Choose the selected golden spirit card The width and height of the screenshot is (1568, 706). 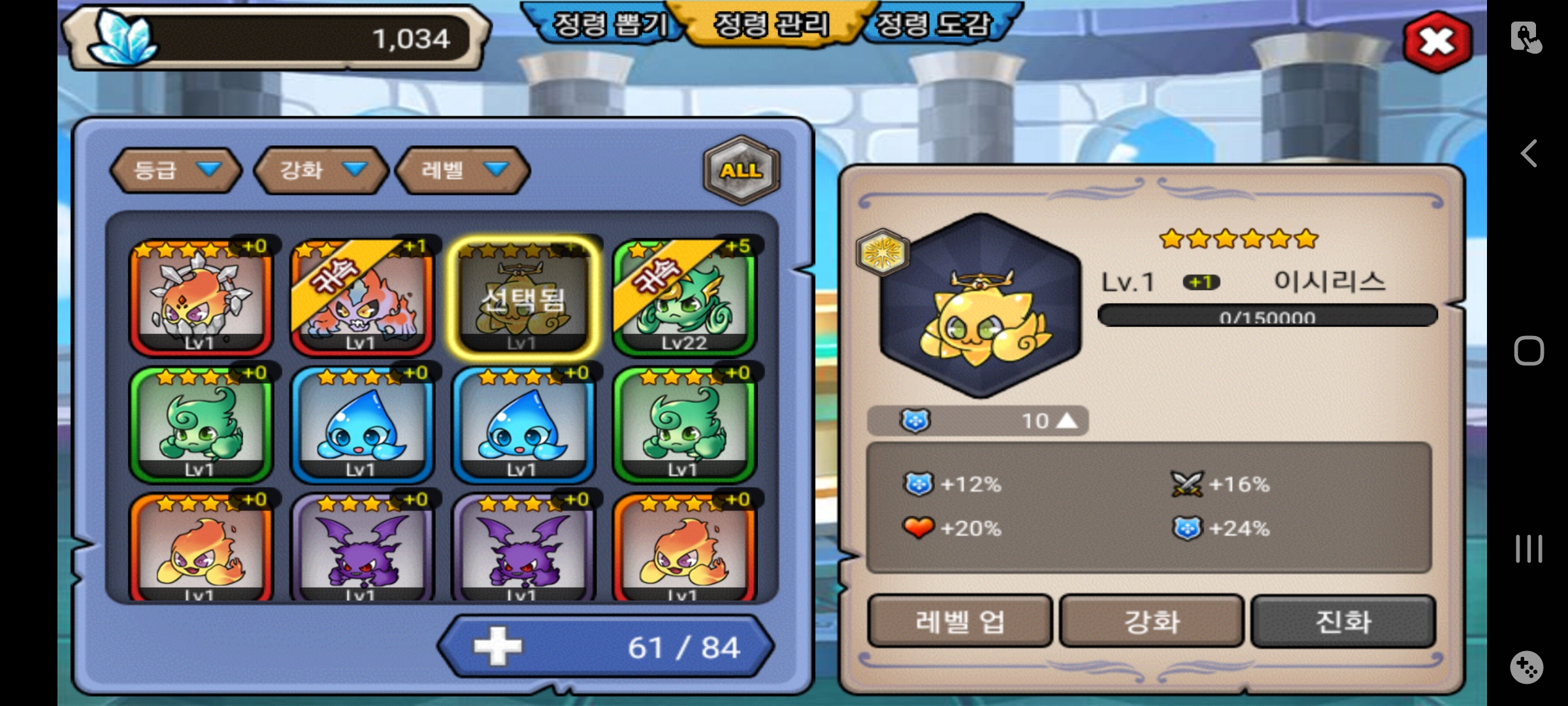click(523, 297)
